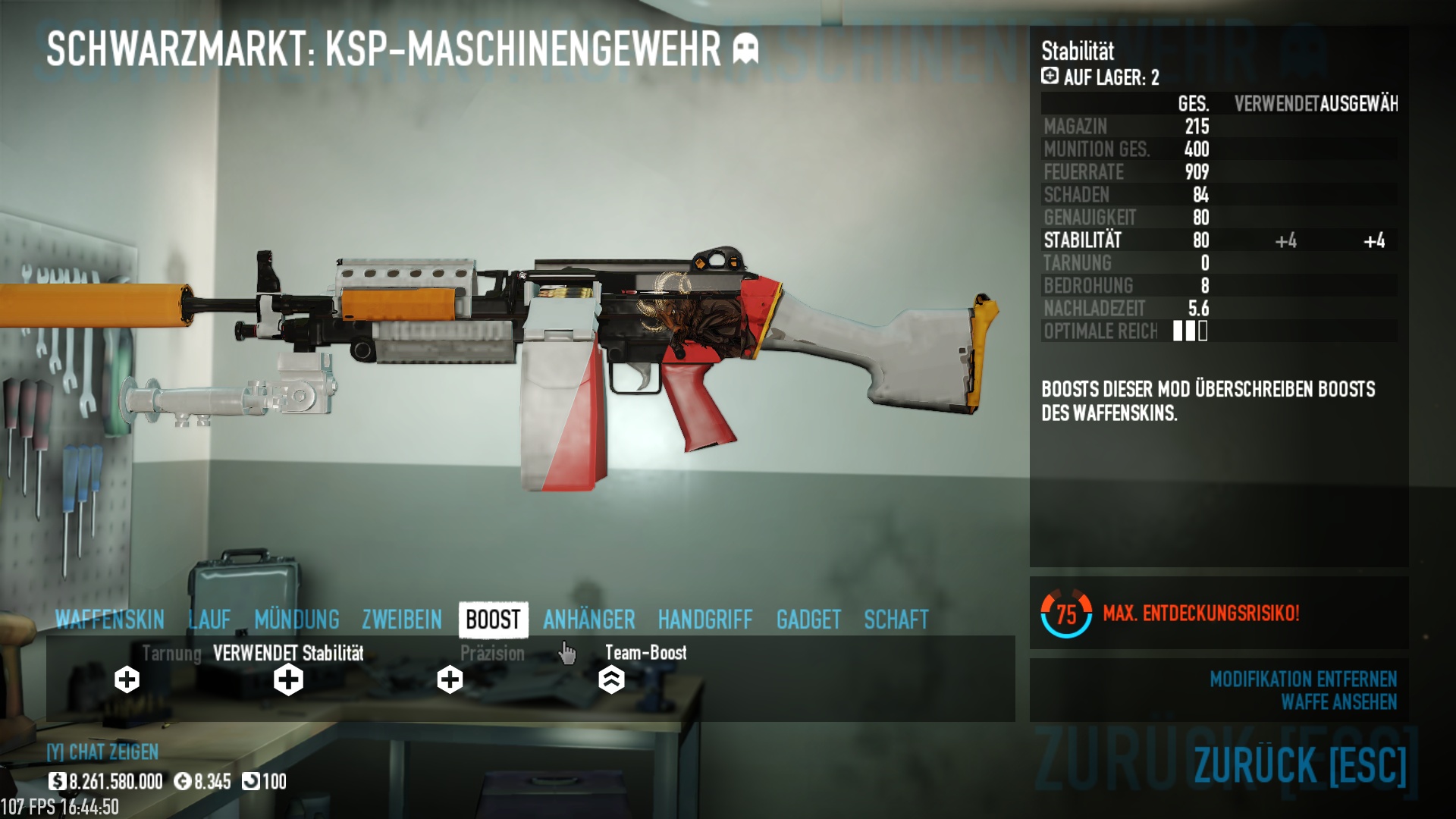This screenshot has width=1456, height=819.
Task: Switch to the Waffenskin tab
Action: click(x=110, y=620)
